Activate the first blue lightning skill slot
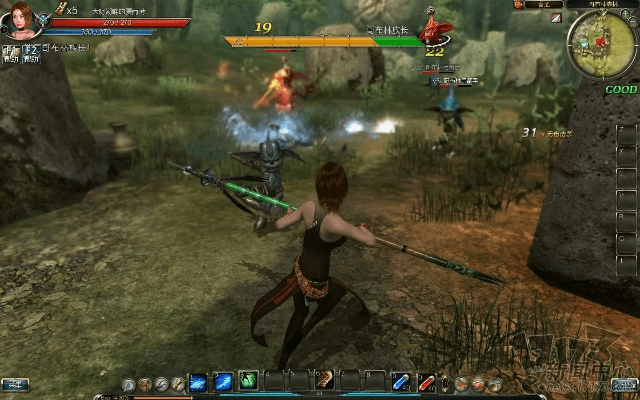This screenshot has width=640, height=400. 198,381
